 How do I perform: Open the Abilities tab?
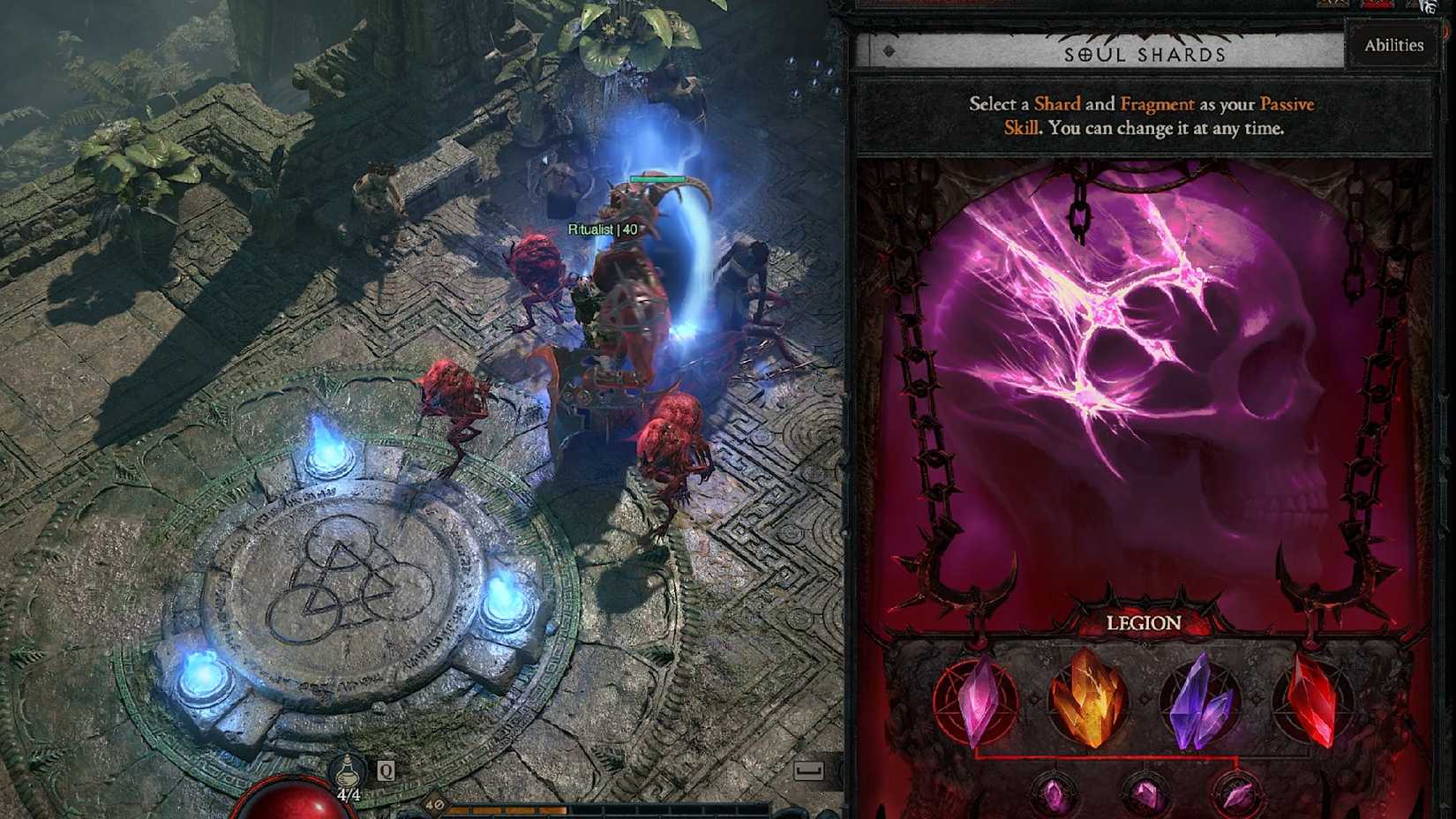point(1394,44)
